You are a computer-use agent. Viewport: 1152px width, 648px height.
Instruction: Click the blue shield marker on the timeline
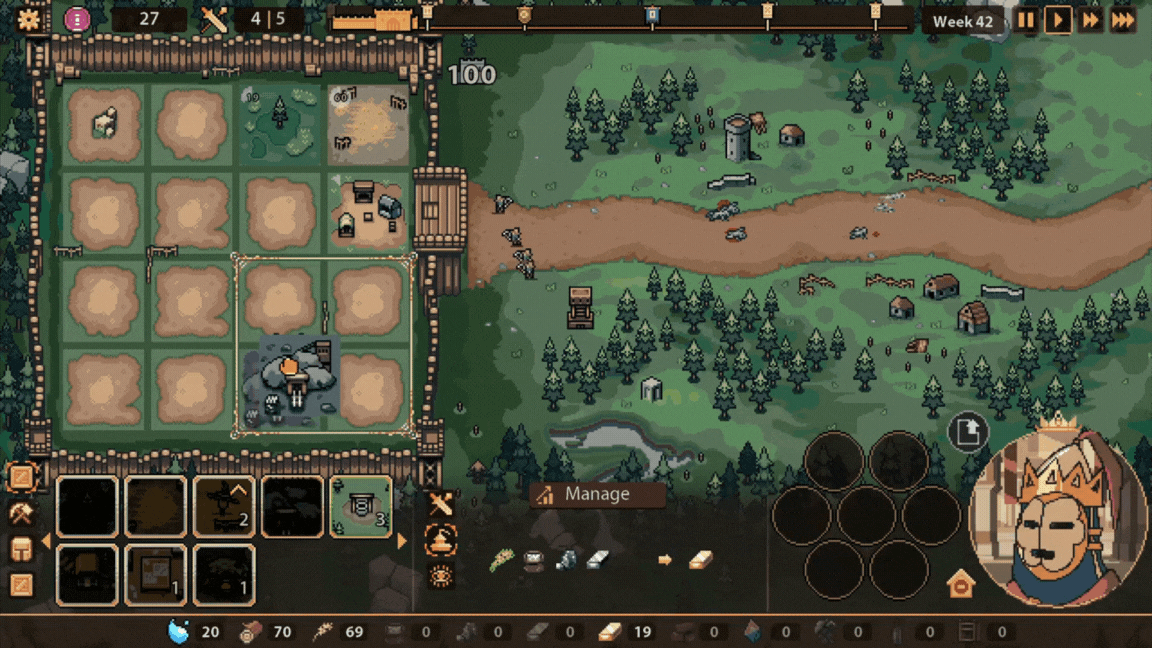point(652,15)
